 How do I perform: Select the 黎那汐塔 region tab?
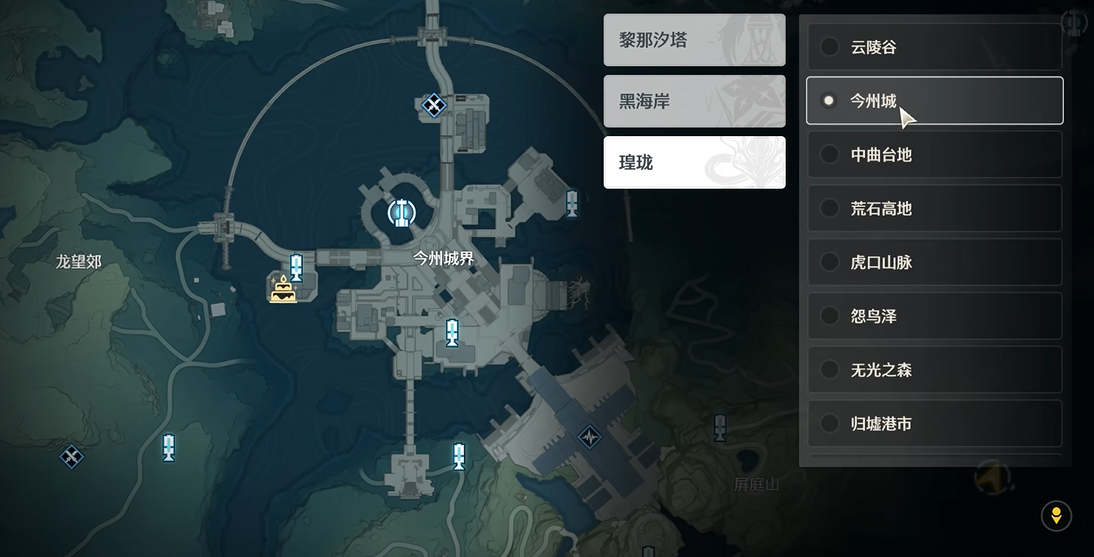pyautogui.click(x=694, y=41)
